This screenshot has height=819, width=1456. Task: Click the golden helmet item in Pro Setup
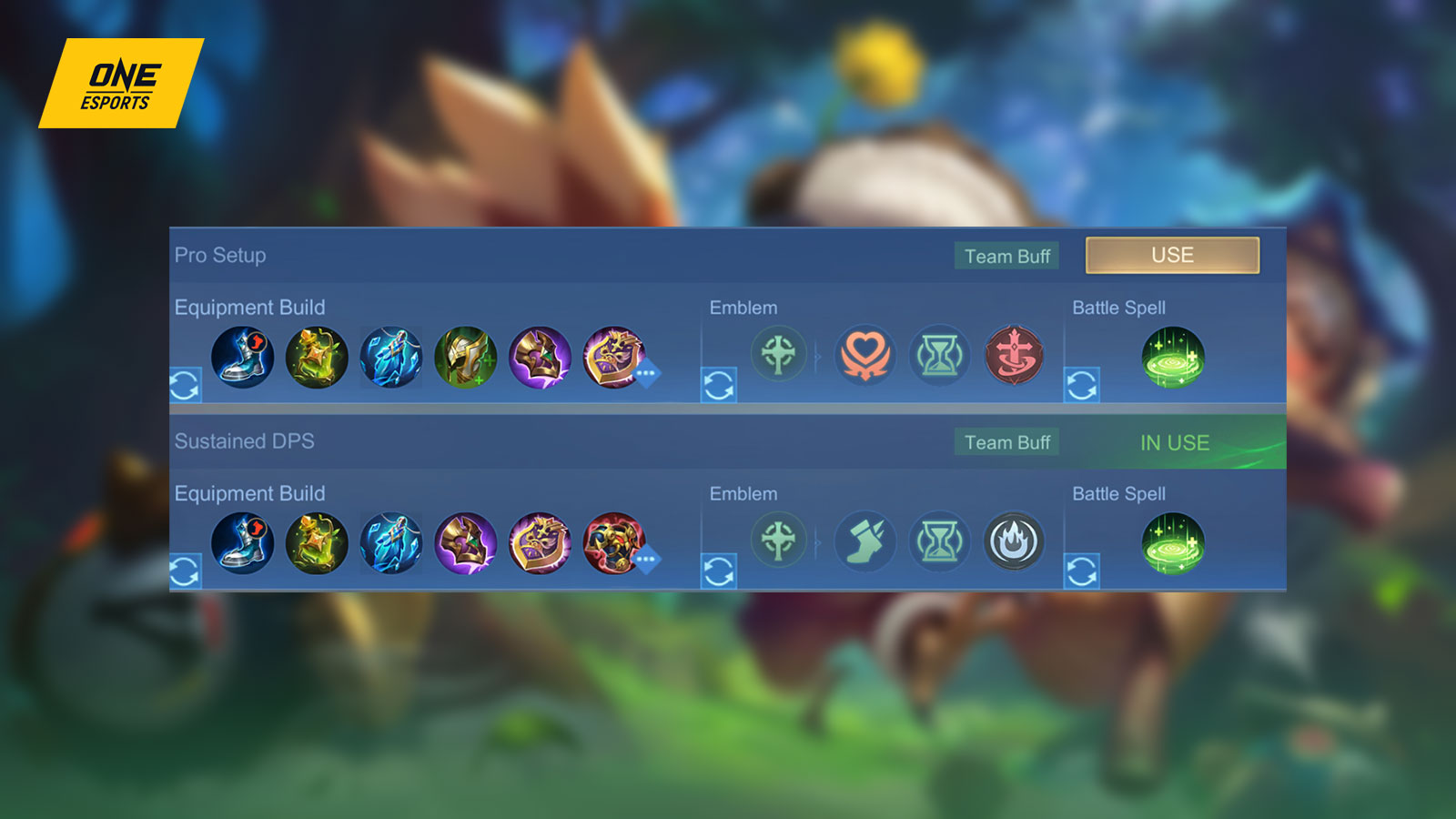point(465,358)
